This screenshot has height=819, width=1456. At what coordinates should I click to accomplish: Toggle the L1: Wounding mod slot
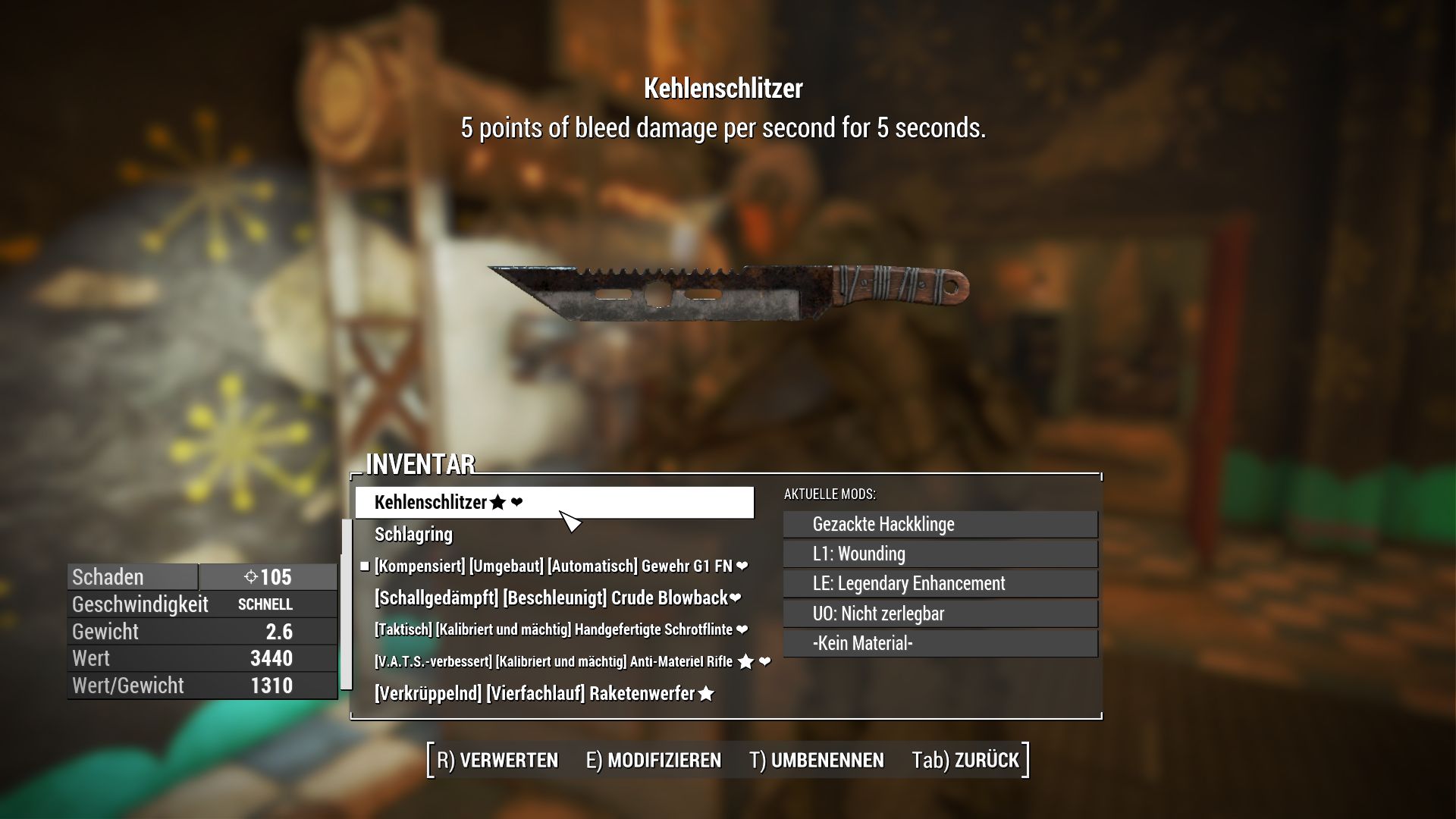coord(940,554)
